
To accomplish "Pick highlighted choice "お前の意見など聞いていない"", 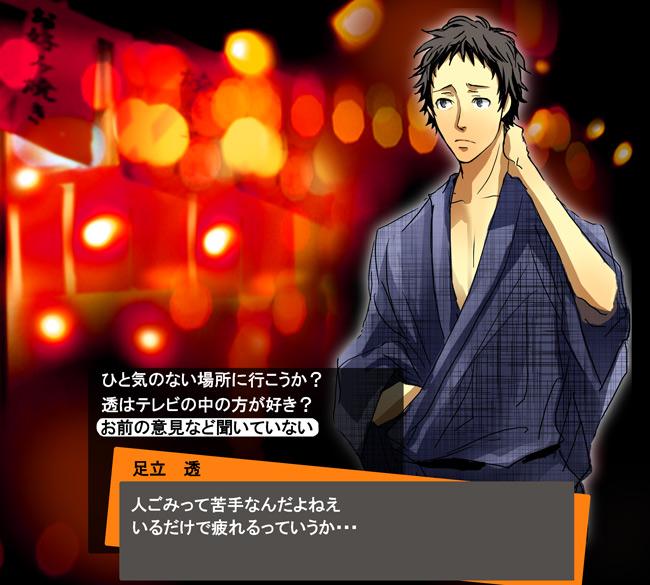I will pyautogui.click(x=207, y=428).
